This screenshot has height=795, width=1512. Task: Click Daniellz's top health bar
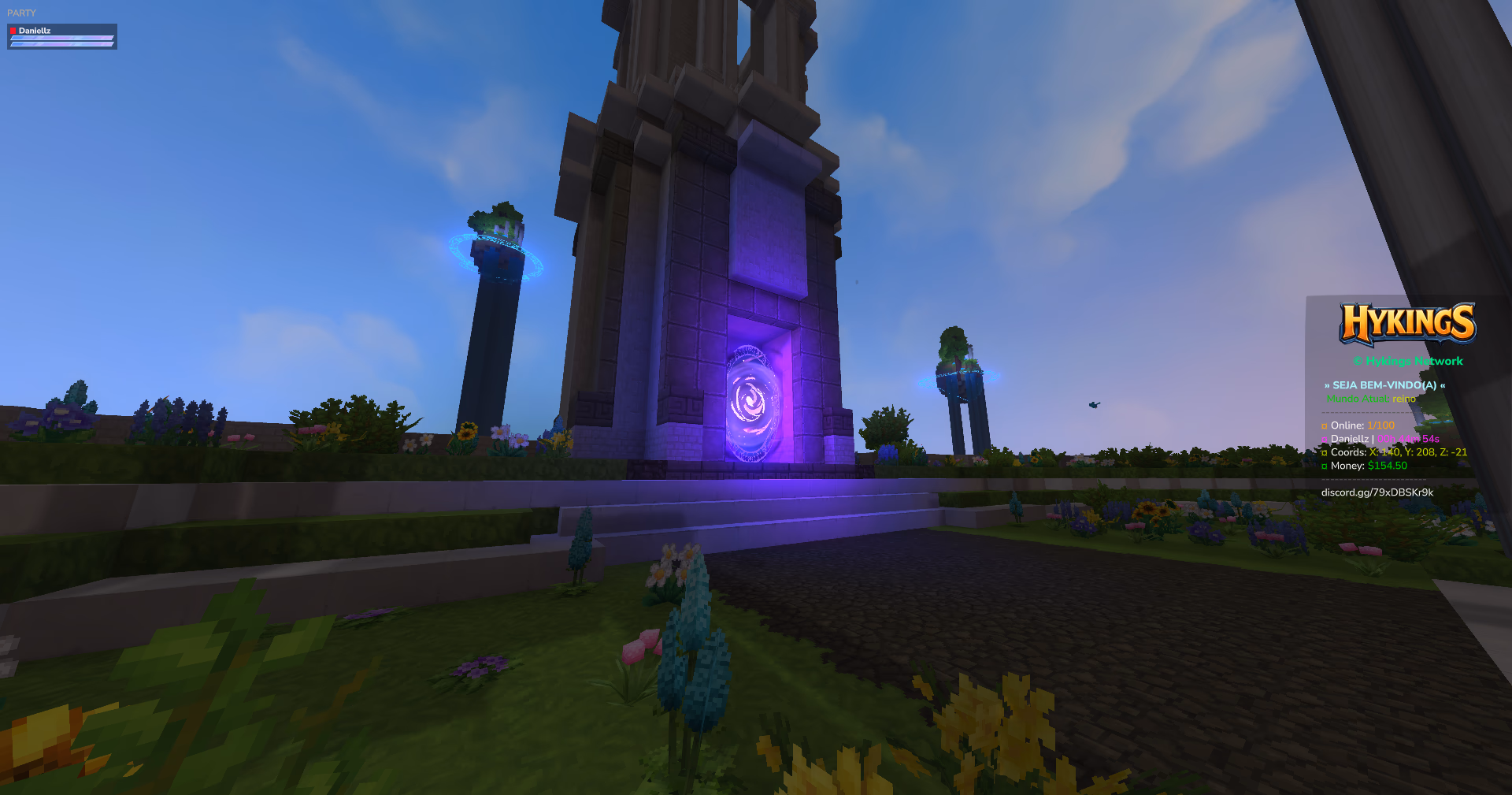click(x=61, y=37)
